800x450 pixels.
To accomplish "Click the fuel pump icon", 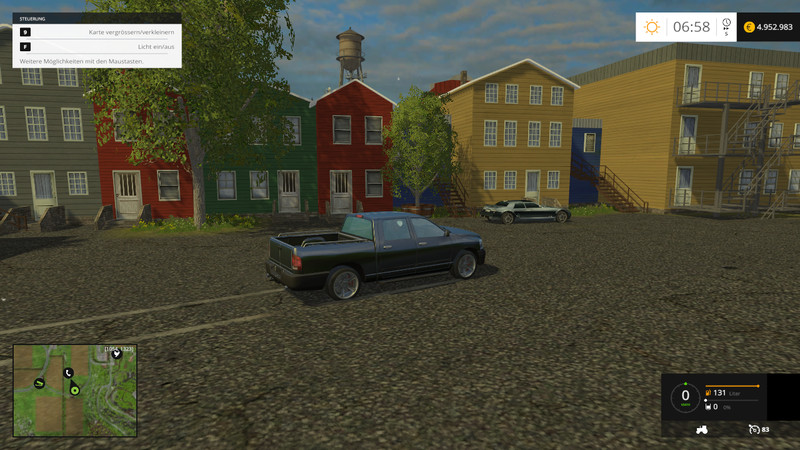I will (x=708, y=393).
